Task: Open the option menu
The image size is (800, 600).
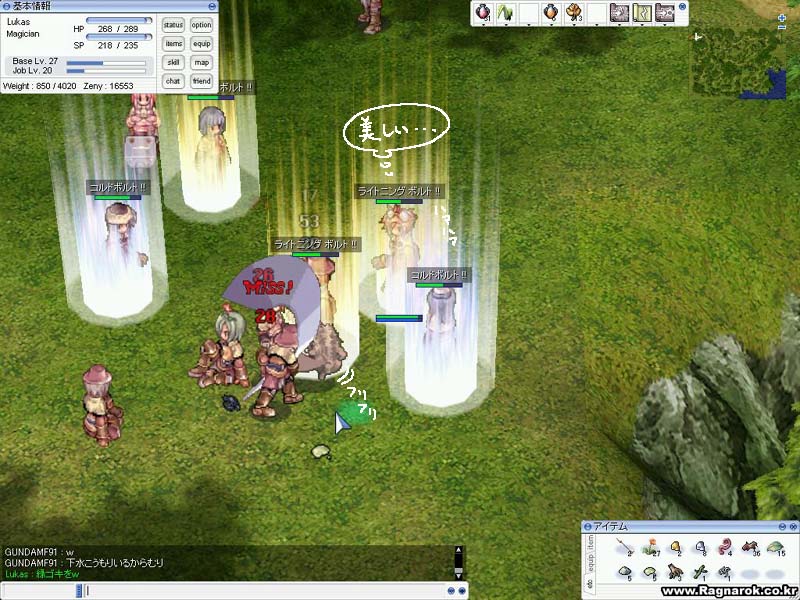Action: click(x=202, y=25)
